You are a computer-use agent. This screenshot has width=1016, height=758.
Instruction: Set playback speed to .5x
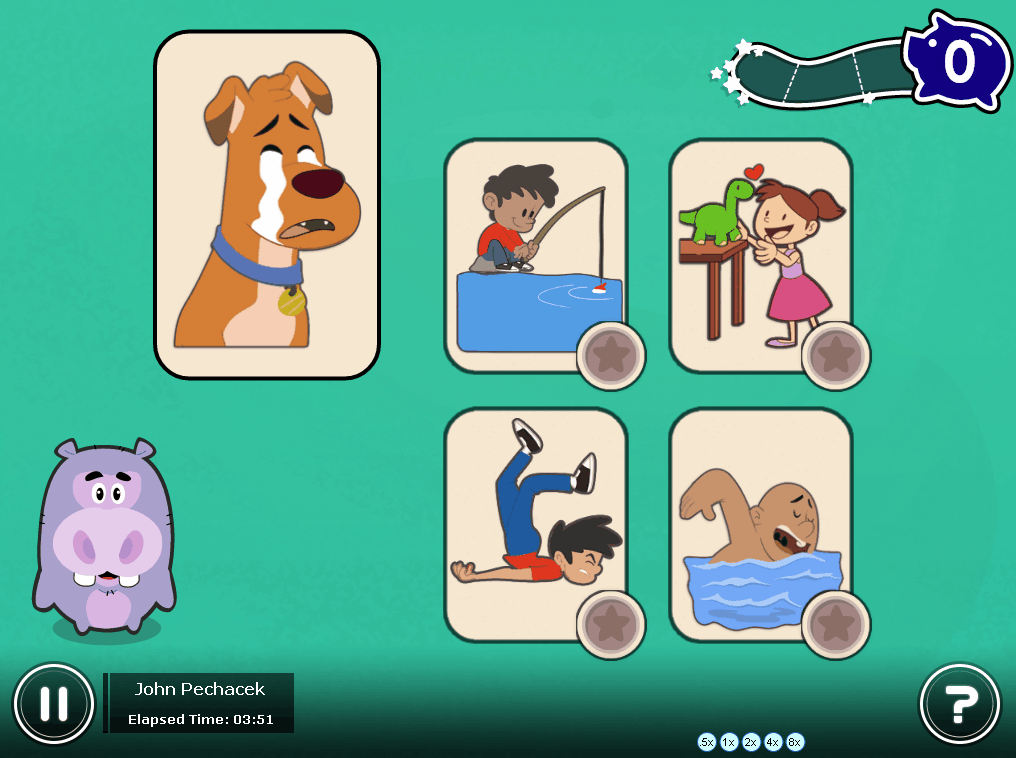click(707, 742)
